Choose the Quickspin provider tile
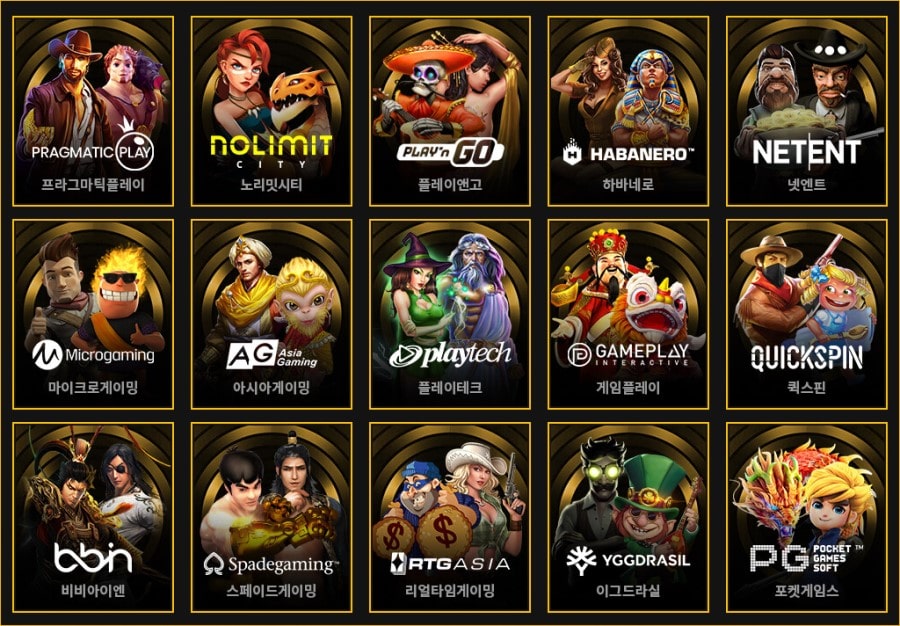The width and height of the screenshot is (900, 626). tap(806, 312)
